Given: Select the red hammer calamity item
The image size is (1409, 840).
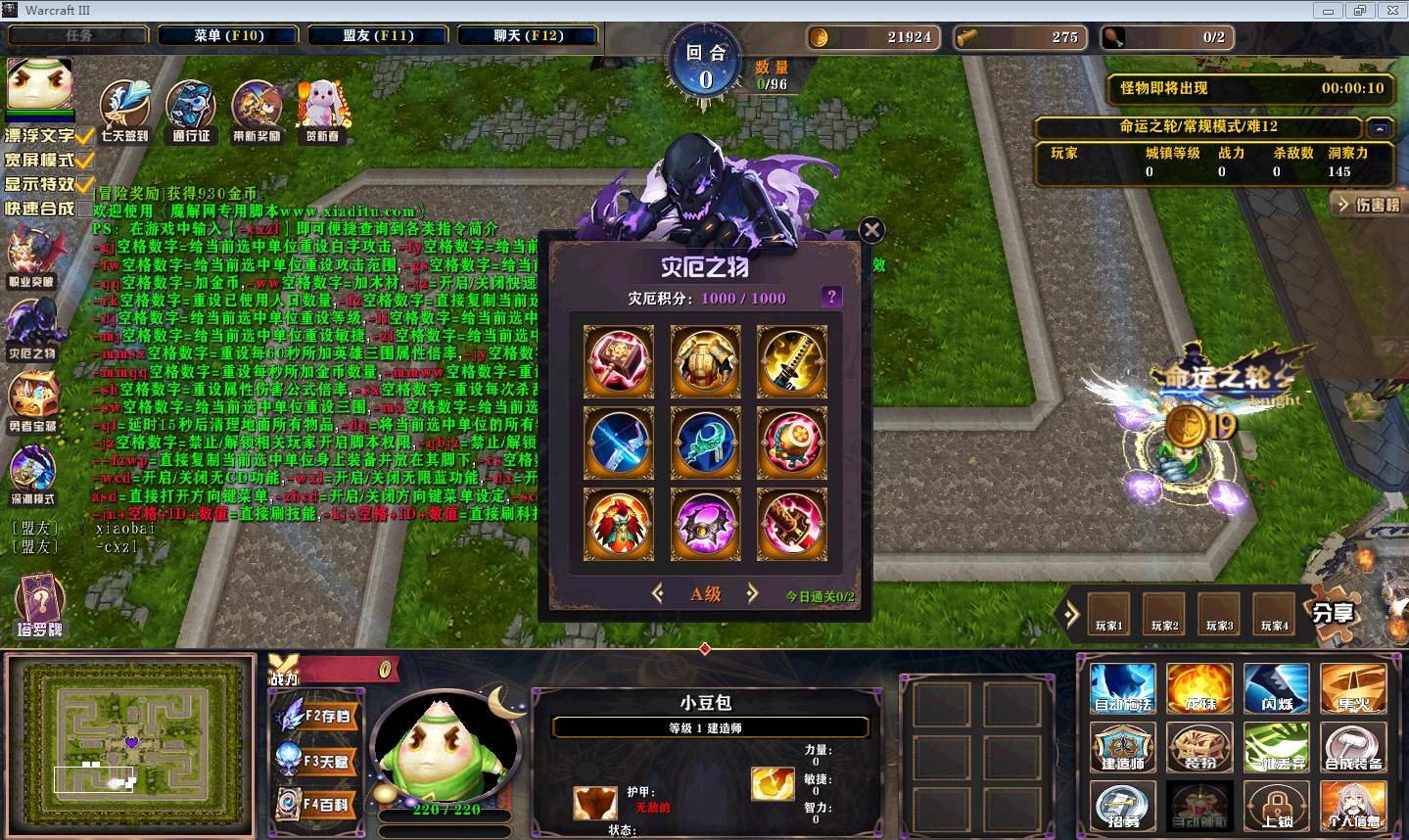Looking at the screenshot, I should tap(619, 361).
